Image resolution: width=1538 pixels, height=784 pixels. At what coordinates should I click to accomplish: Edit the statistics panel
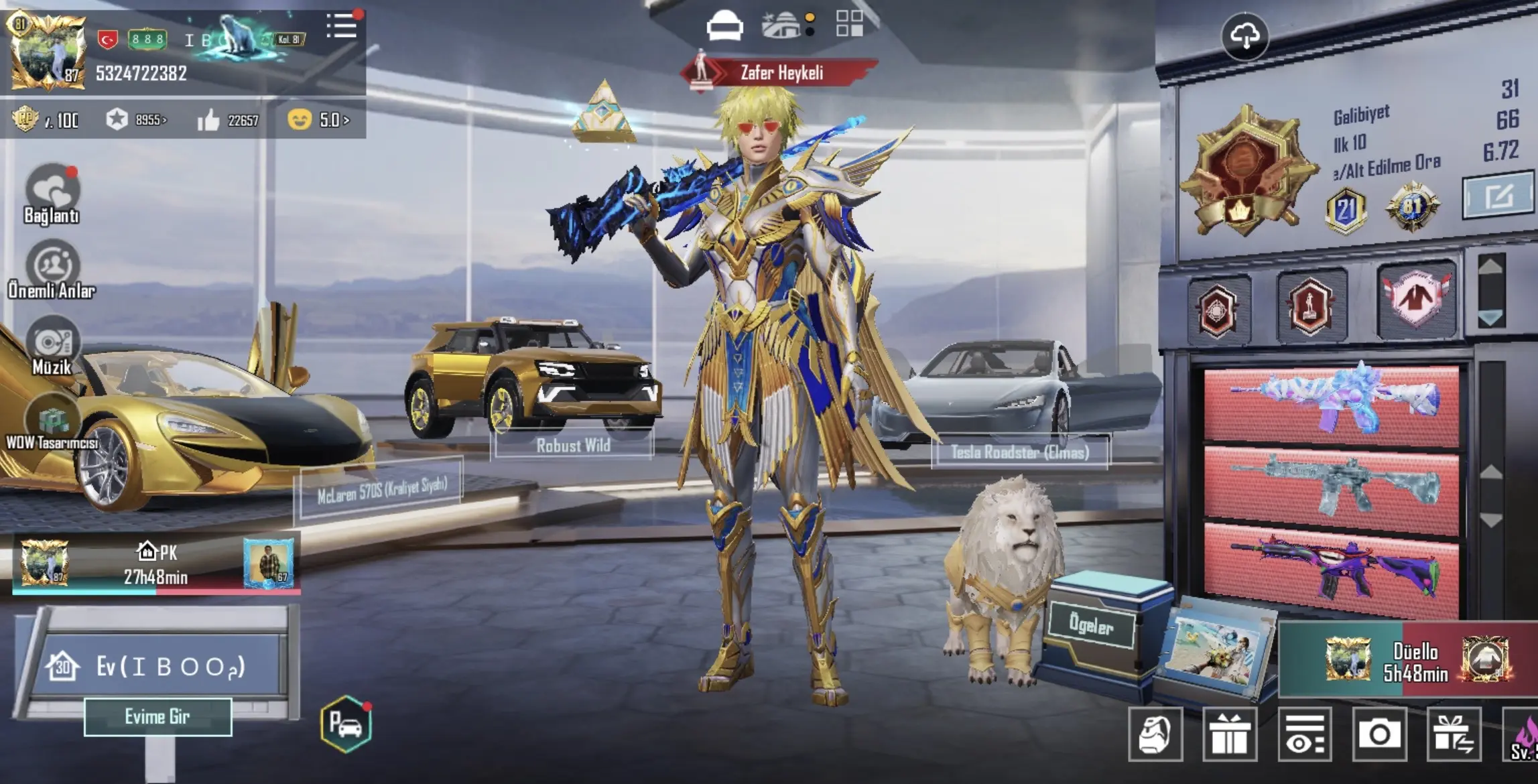click(1497, 197)
